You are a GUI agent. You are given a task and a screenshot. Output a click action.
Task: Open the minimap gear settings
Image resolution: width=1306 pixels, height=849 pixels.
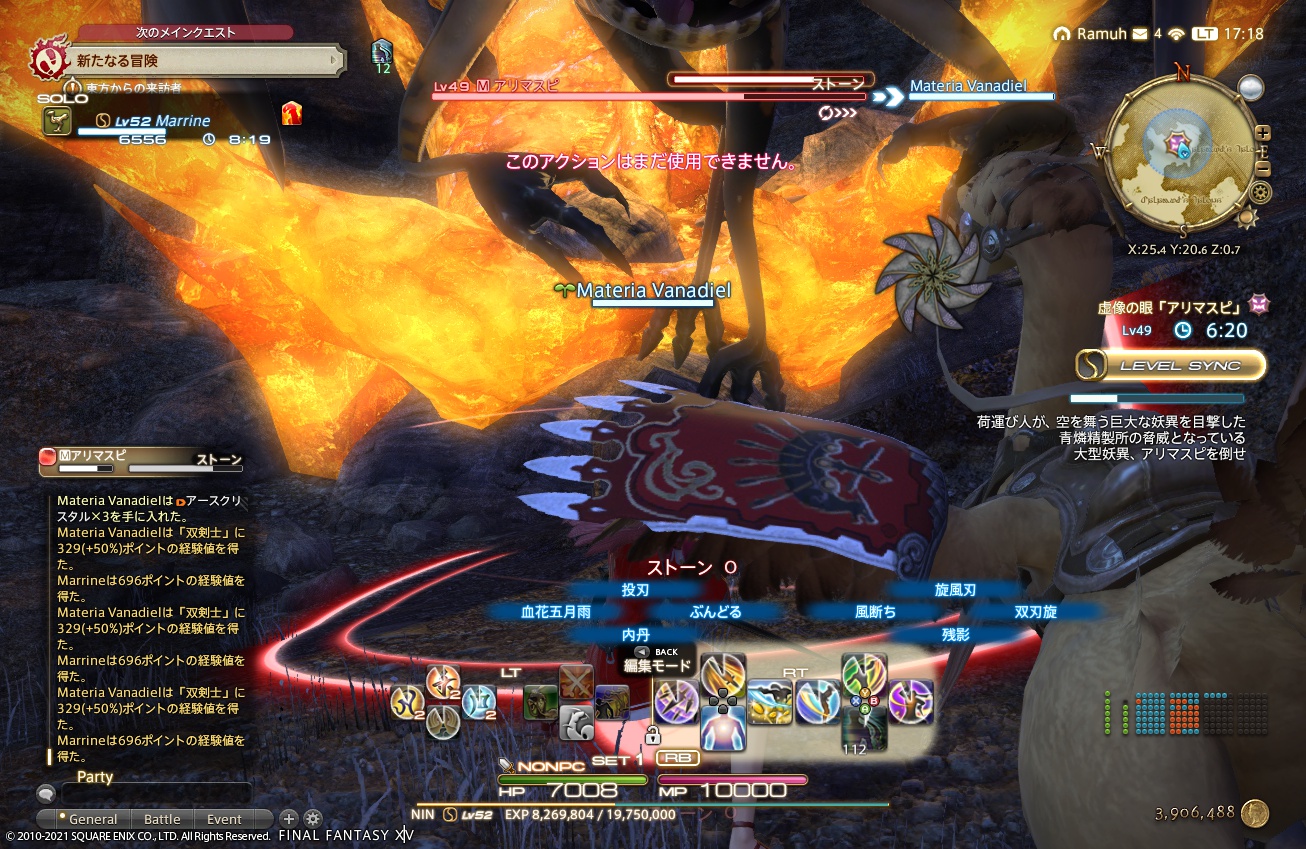pos(1261,191)
